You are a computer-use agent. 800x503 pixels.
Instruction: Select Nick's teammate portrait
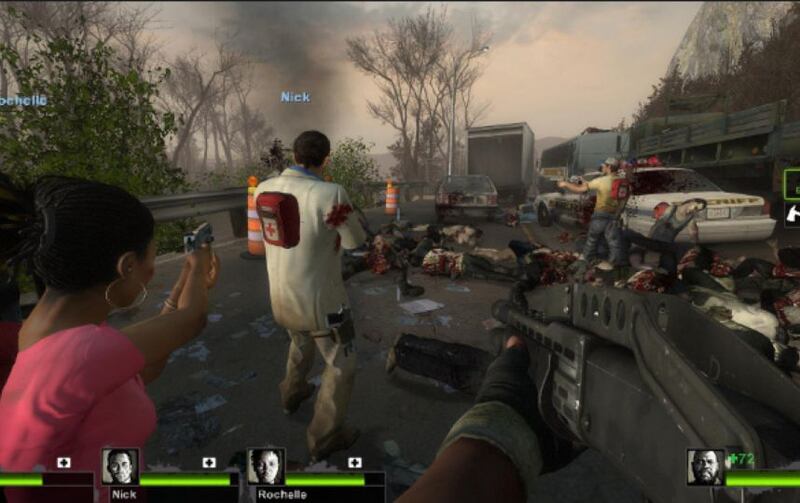(120, 467)
